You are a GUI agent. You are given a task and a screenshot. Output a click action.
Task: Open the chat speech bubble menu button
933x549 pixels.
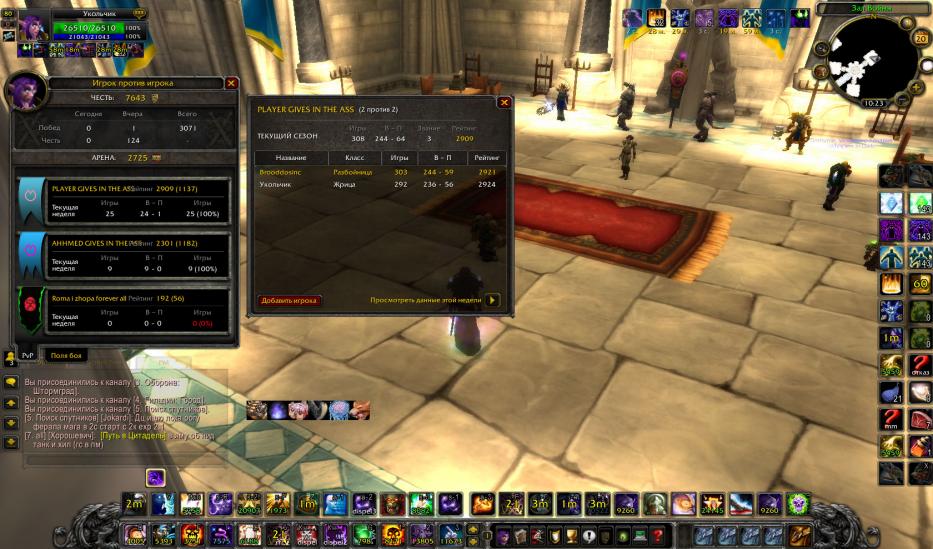(x=10, y=382)
